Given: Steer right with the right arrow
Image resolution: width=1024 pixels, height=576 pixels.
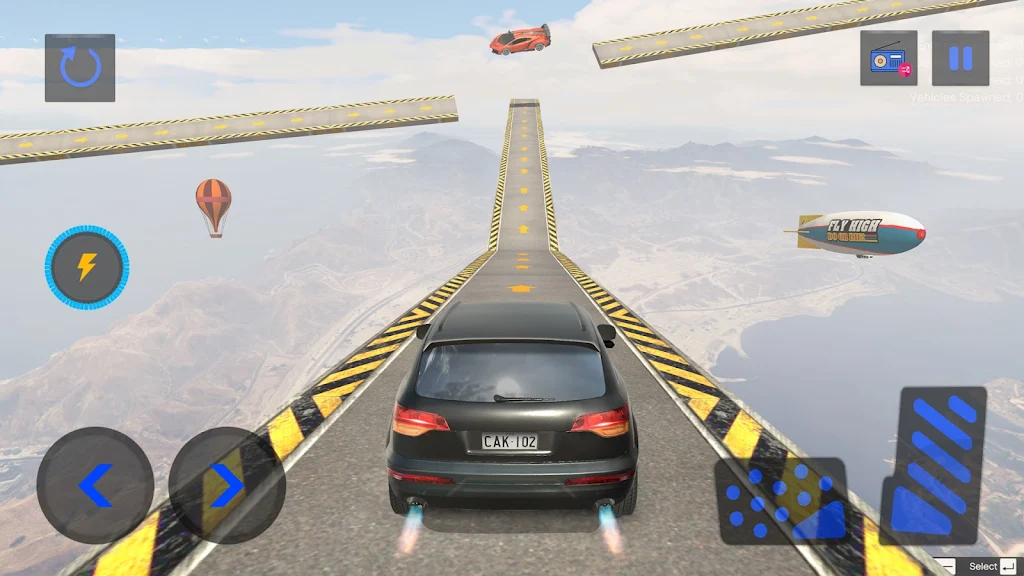Looking at the screenshot, I should 227,486.
